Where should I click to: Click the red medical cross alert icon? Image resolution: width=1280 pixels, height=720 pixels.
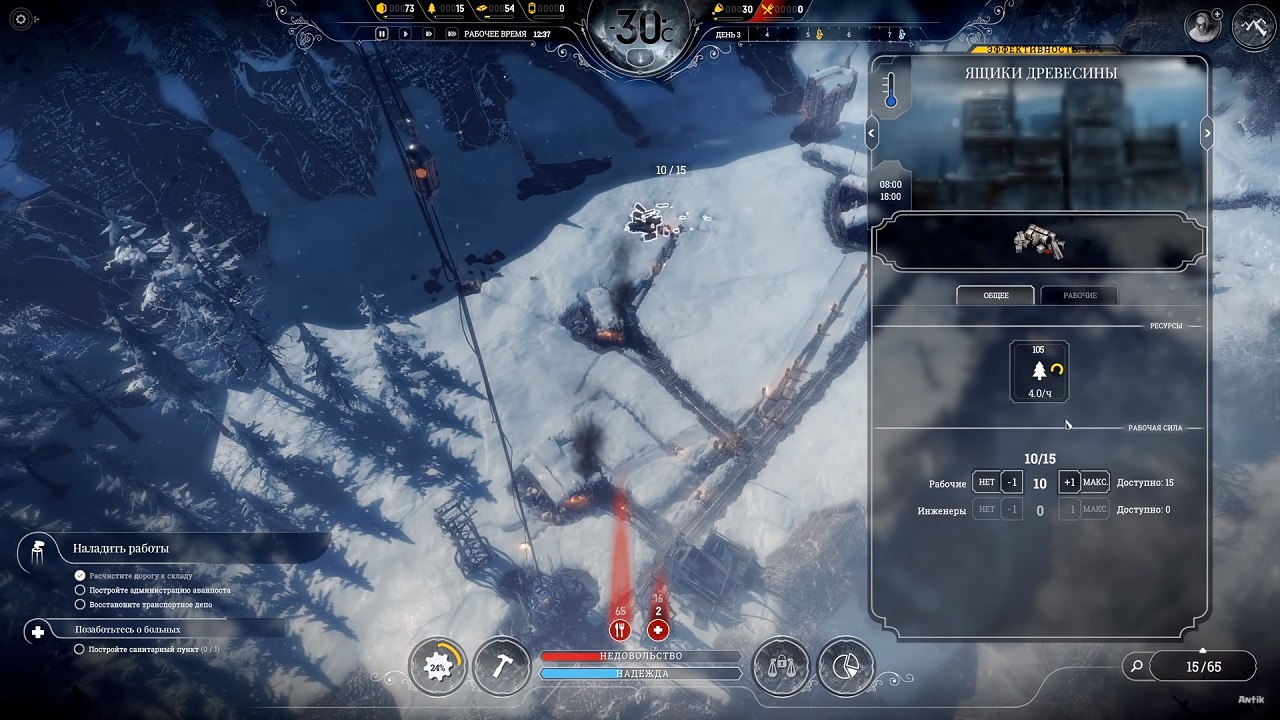[658, 629]
